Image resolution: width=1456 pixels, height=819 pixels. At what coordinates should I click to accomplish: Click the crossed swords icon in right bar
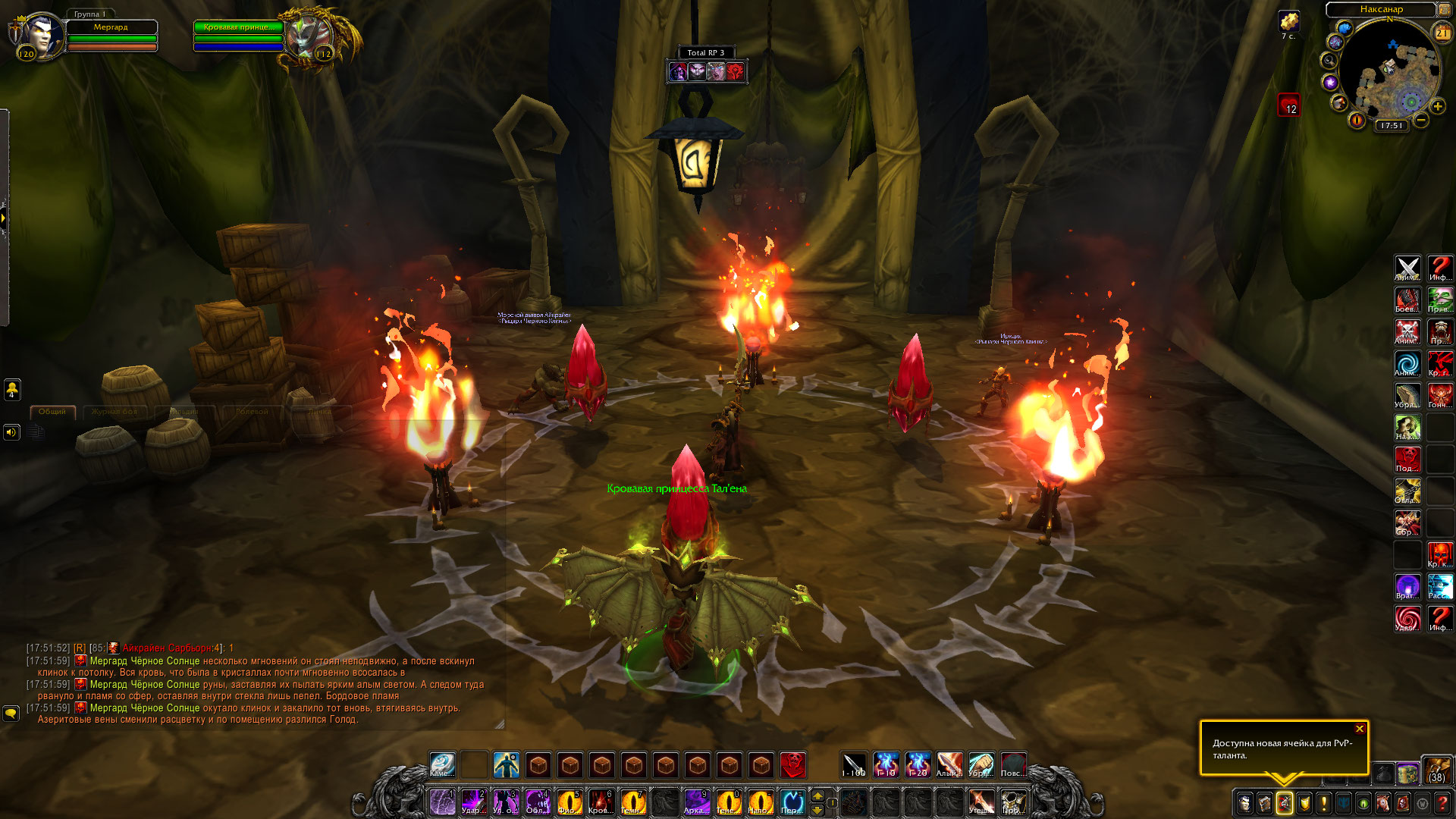(x=1407, y=268)
